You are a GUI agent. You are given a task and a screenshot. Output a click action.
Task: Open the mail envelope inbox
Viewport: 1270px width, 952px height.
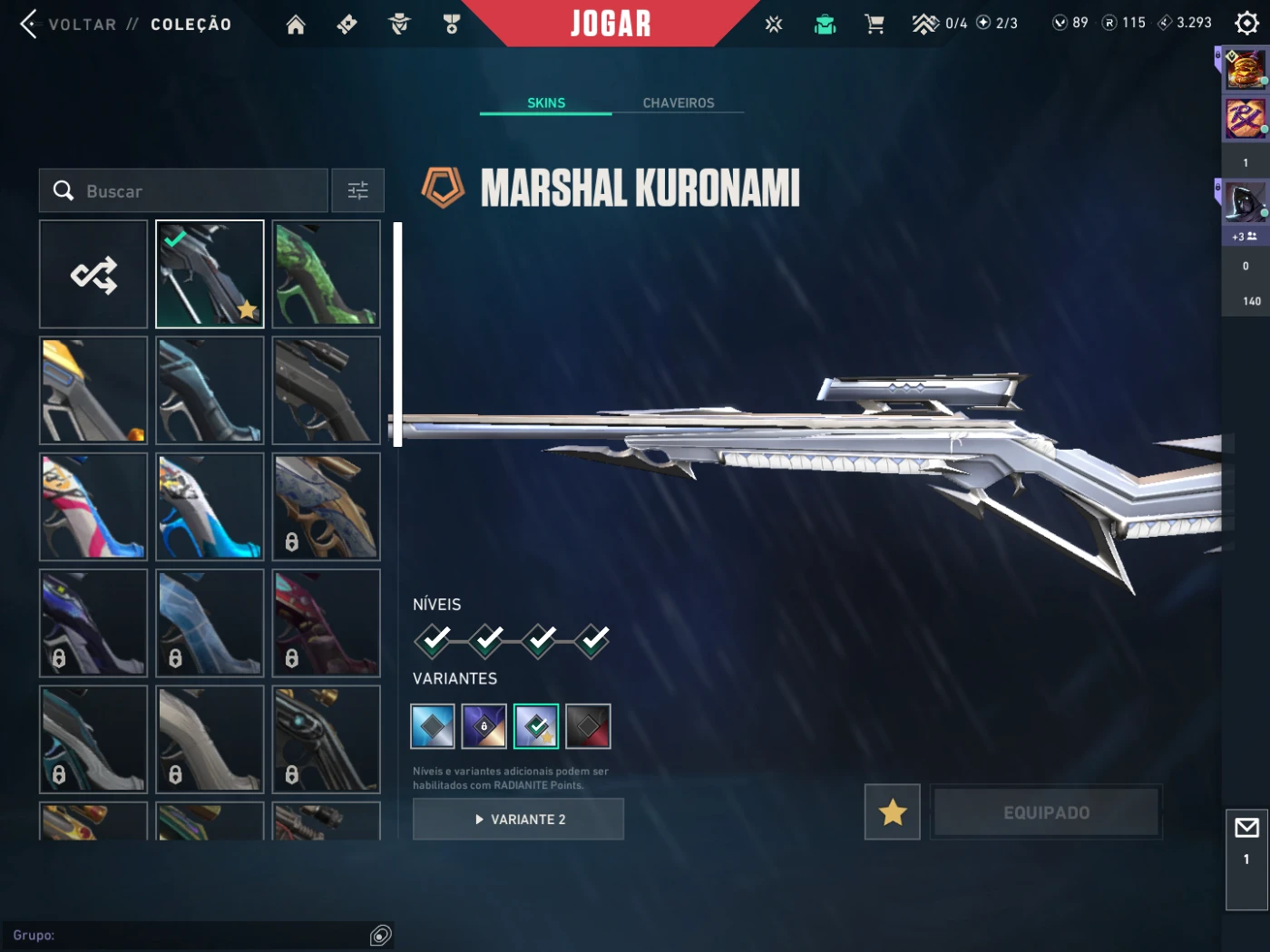(1246, 828)
